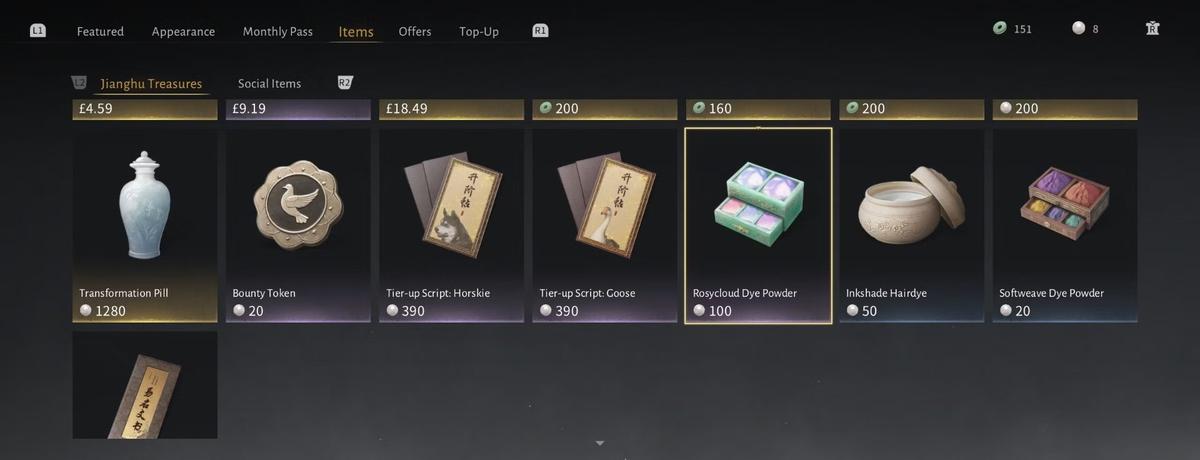Click the down arrow for more items
1200x460 pixels.
600,442
